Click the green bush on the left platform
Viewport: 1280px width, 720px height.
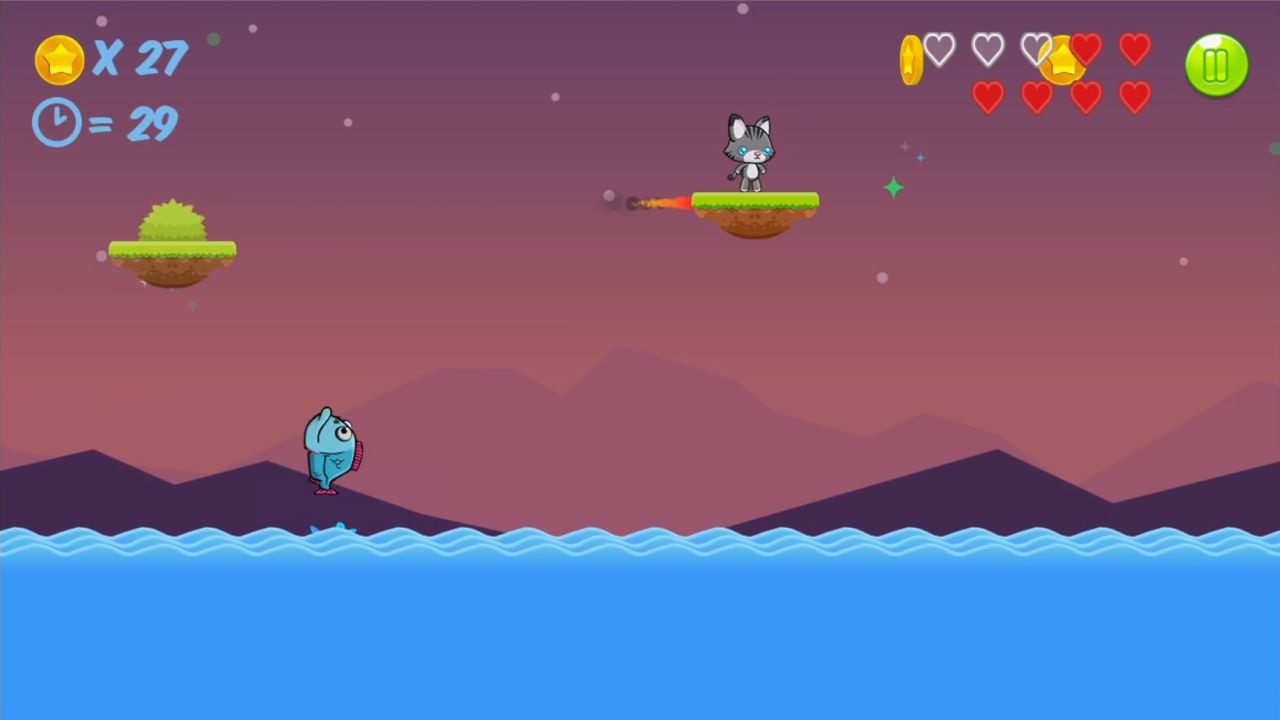172,218
